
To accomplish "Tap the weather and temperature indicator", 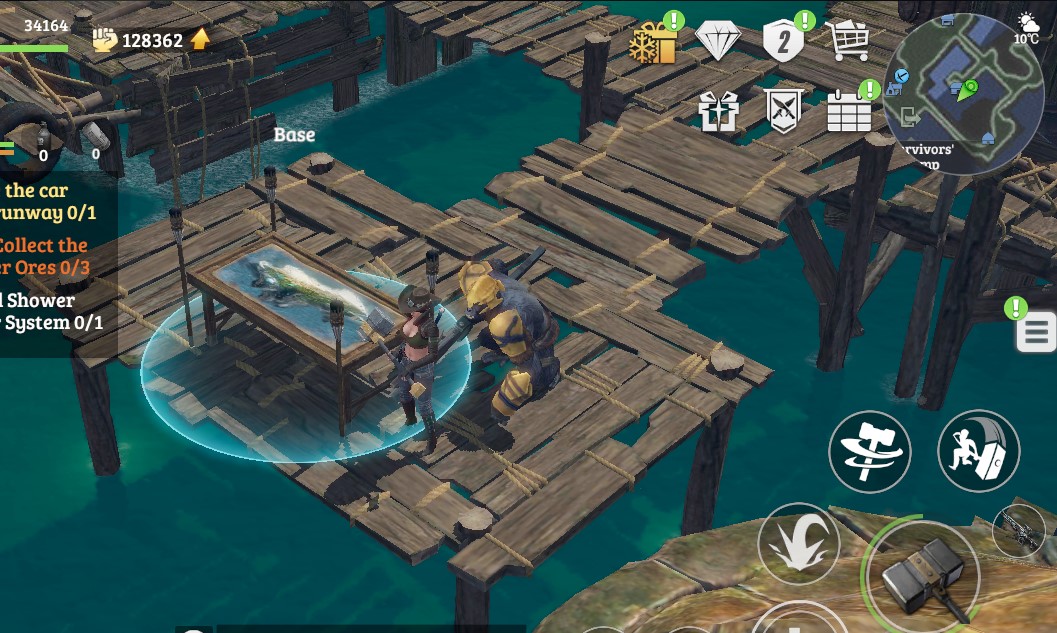I will [x=1027, y=28].
